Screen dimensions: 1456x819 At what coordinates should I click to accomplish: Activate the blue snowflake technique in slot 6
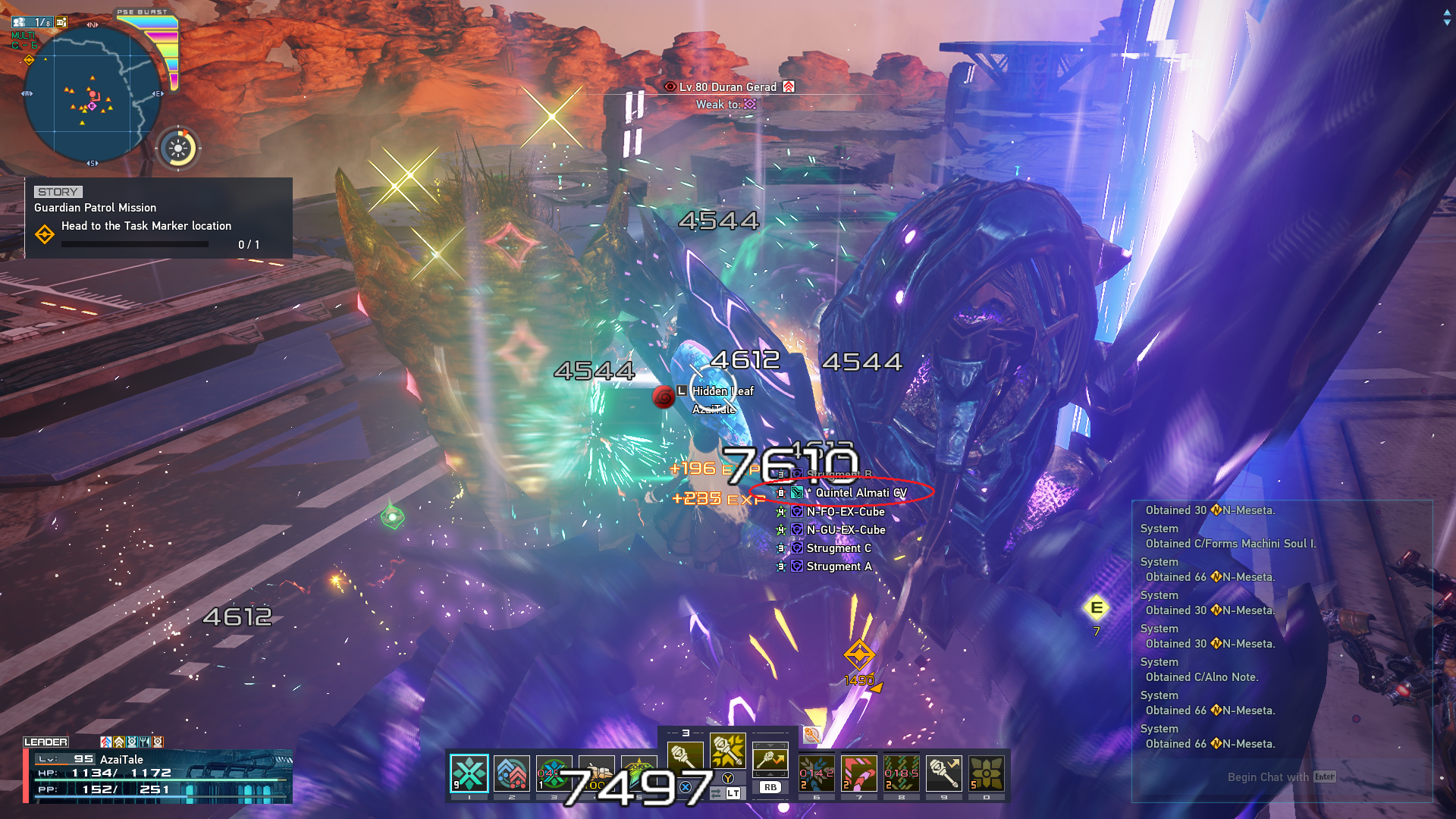[817, 773]
